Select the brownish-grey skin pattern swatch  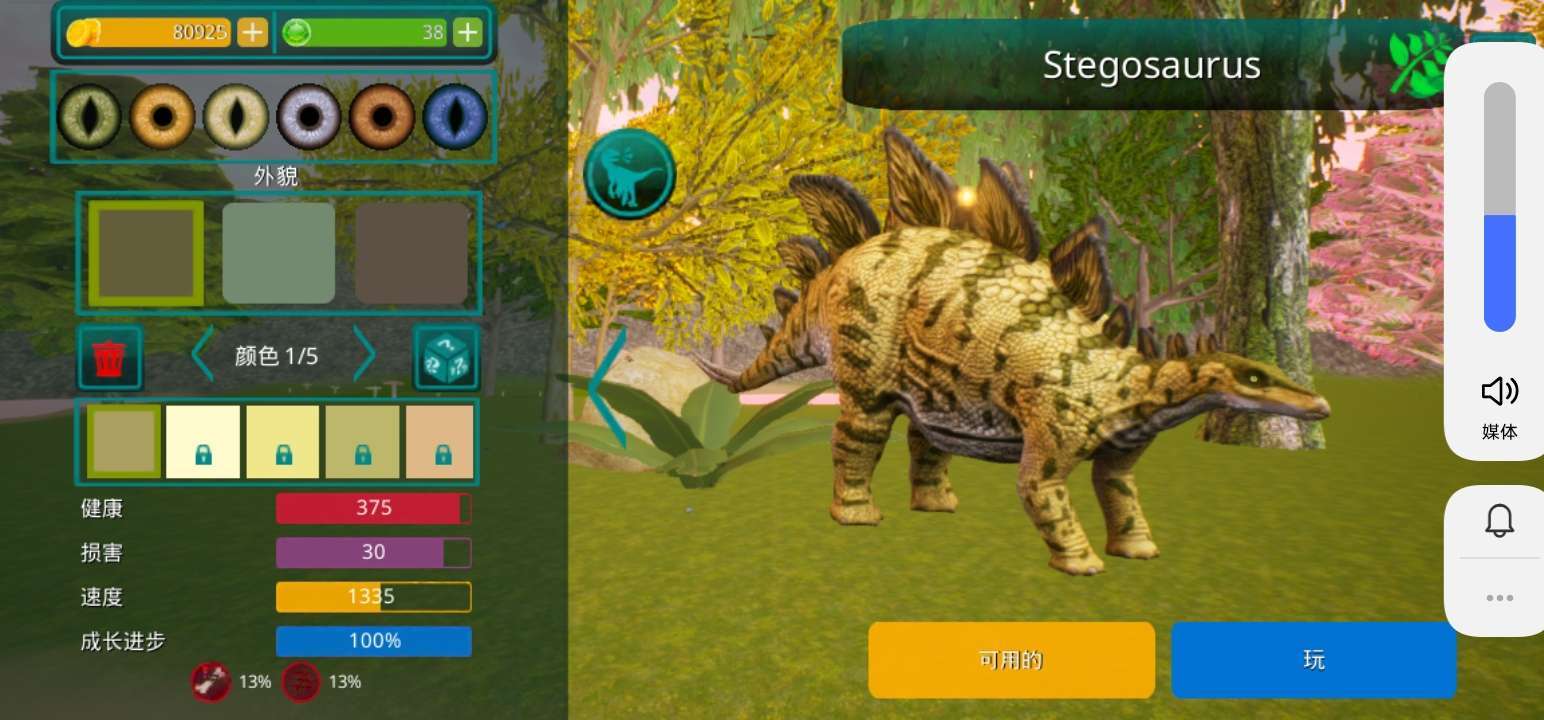tap(412, 253)
